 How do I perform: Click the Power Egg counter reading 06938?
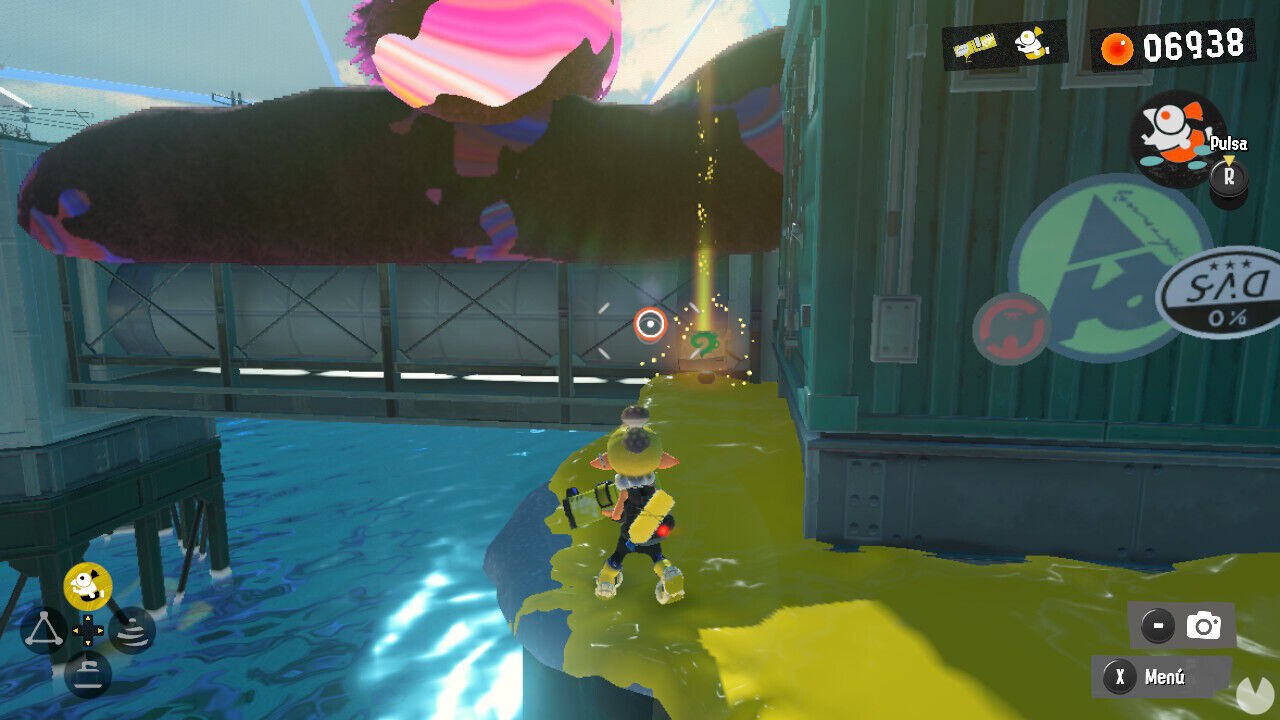1193,44
